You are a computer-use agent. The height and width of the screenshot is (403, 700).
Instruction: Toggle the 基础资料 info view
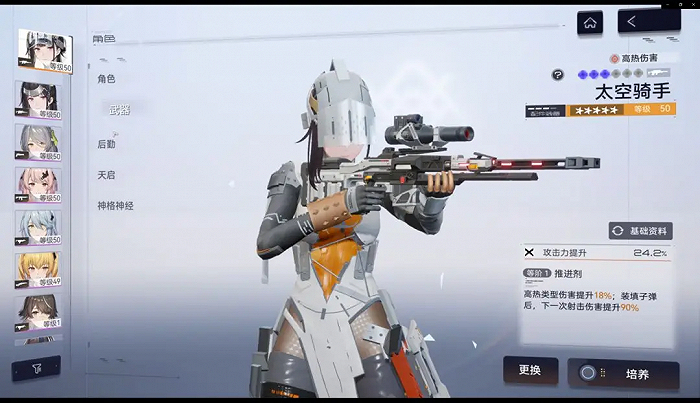(x=641, y=231)
